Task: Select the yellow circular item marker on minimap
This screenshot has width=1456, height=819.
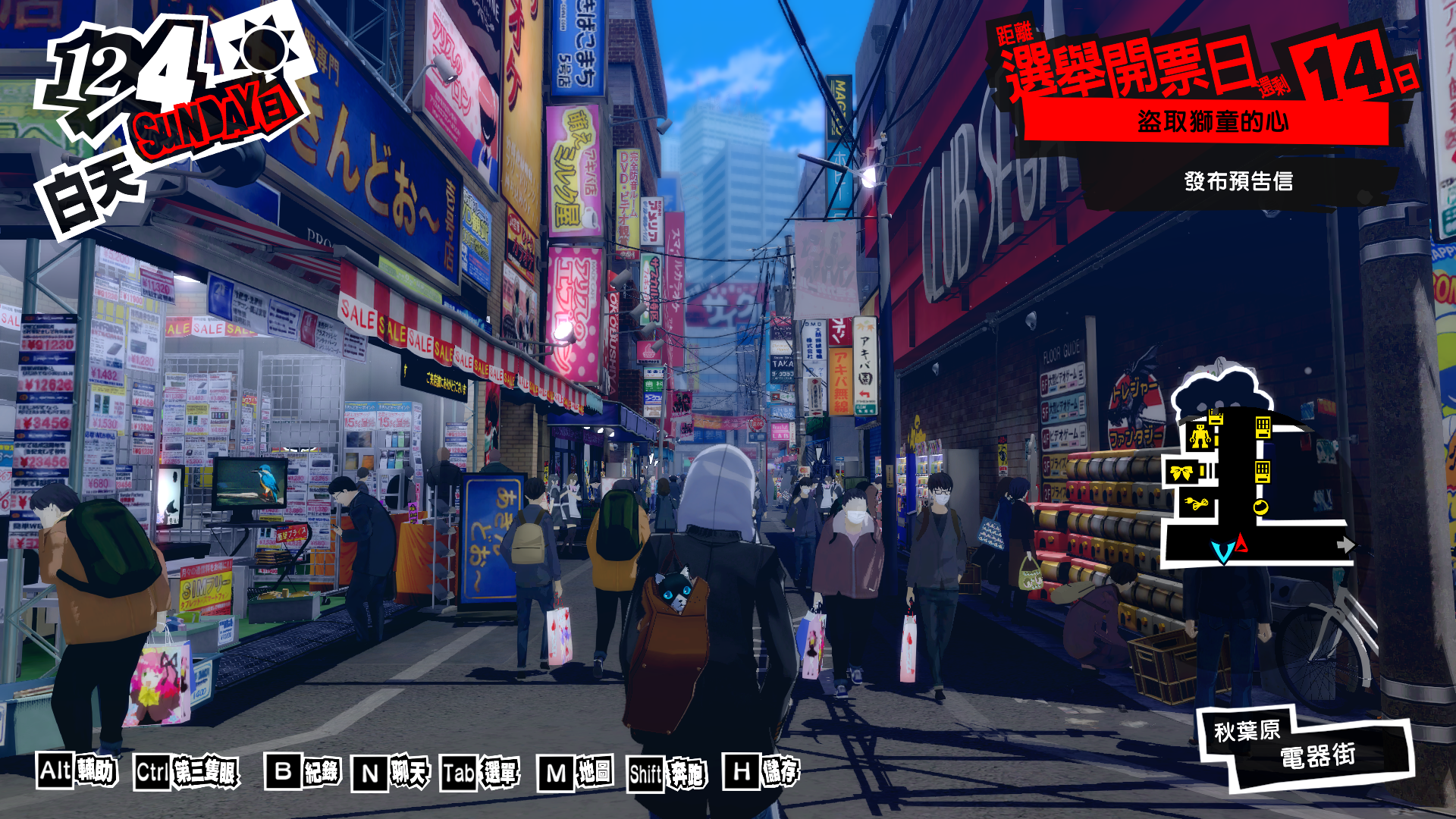Action: point(1261,507)
